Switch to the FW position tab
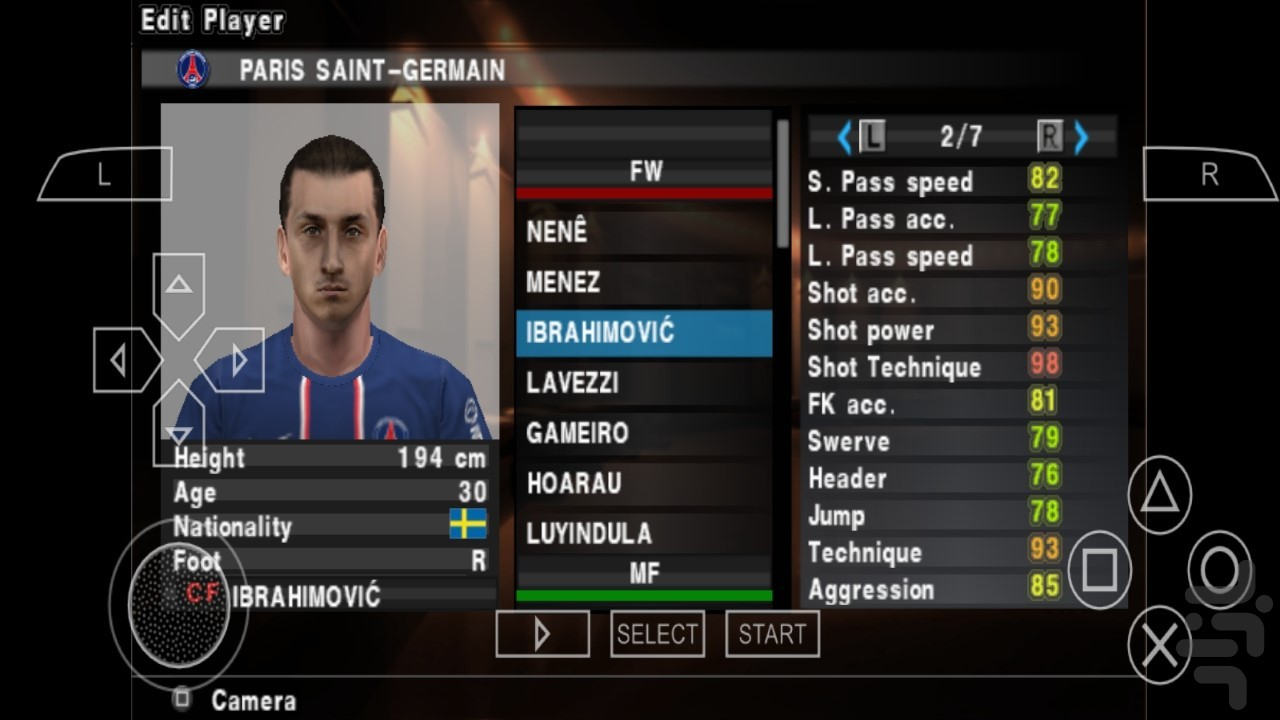 tap(644, 170)
